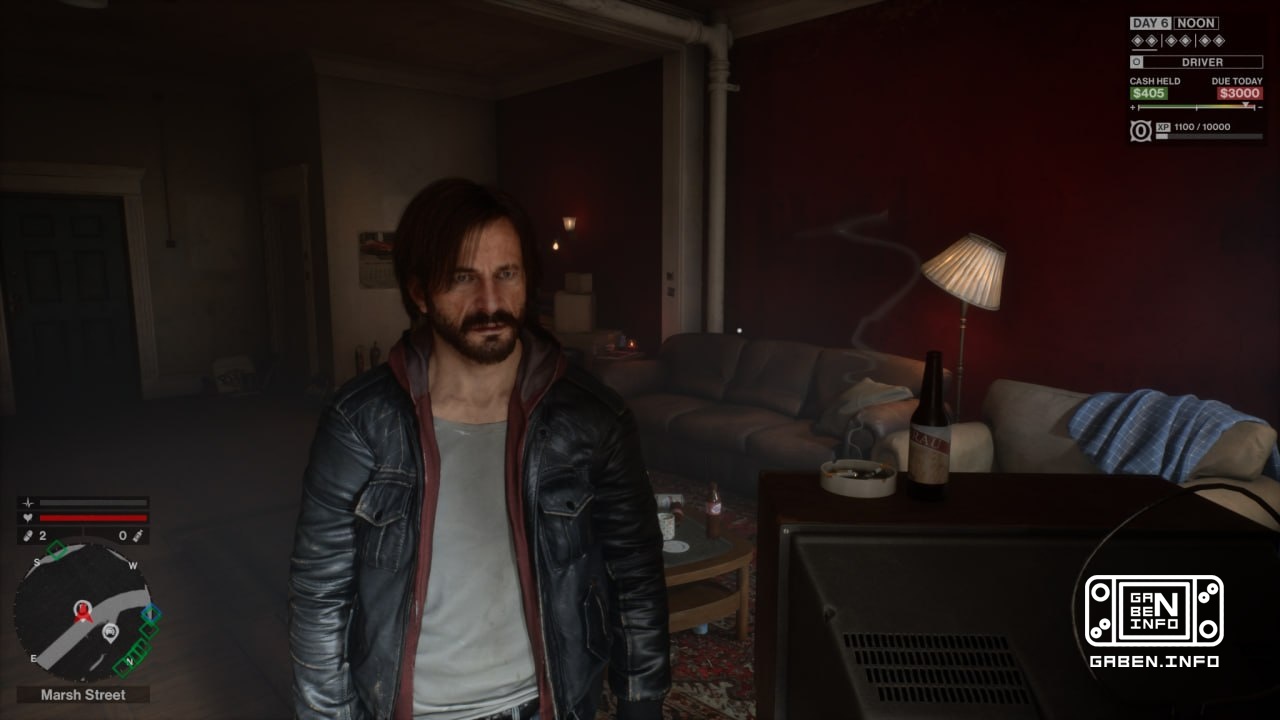Click the first heat diamond under DAY 6
Viewport: 1280px width, 720px height.
[1137, 40]
